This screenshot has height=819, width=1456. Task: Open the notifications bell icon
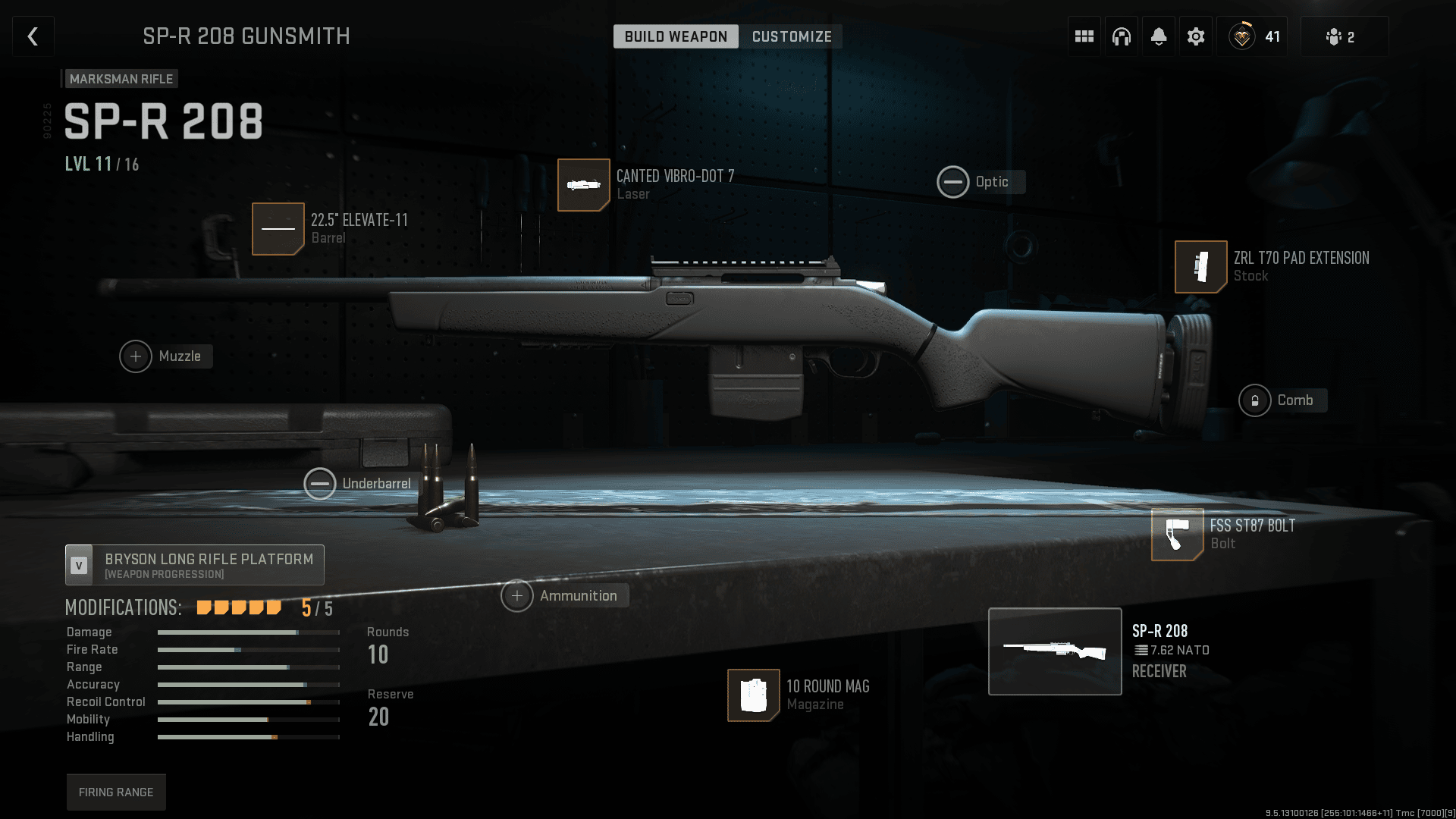pyautogui.click(x=1158, y=36)
